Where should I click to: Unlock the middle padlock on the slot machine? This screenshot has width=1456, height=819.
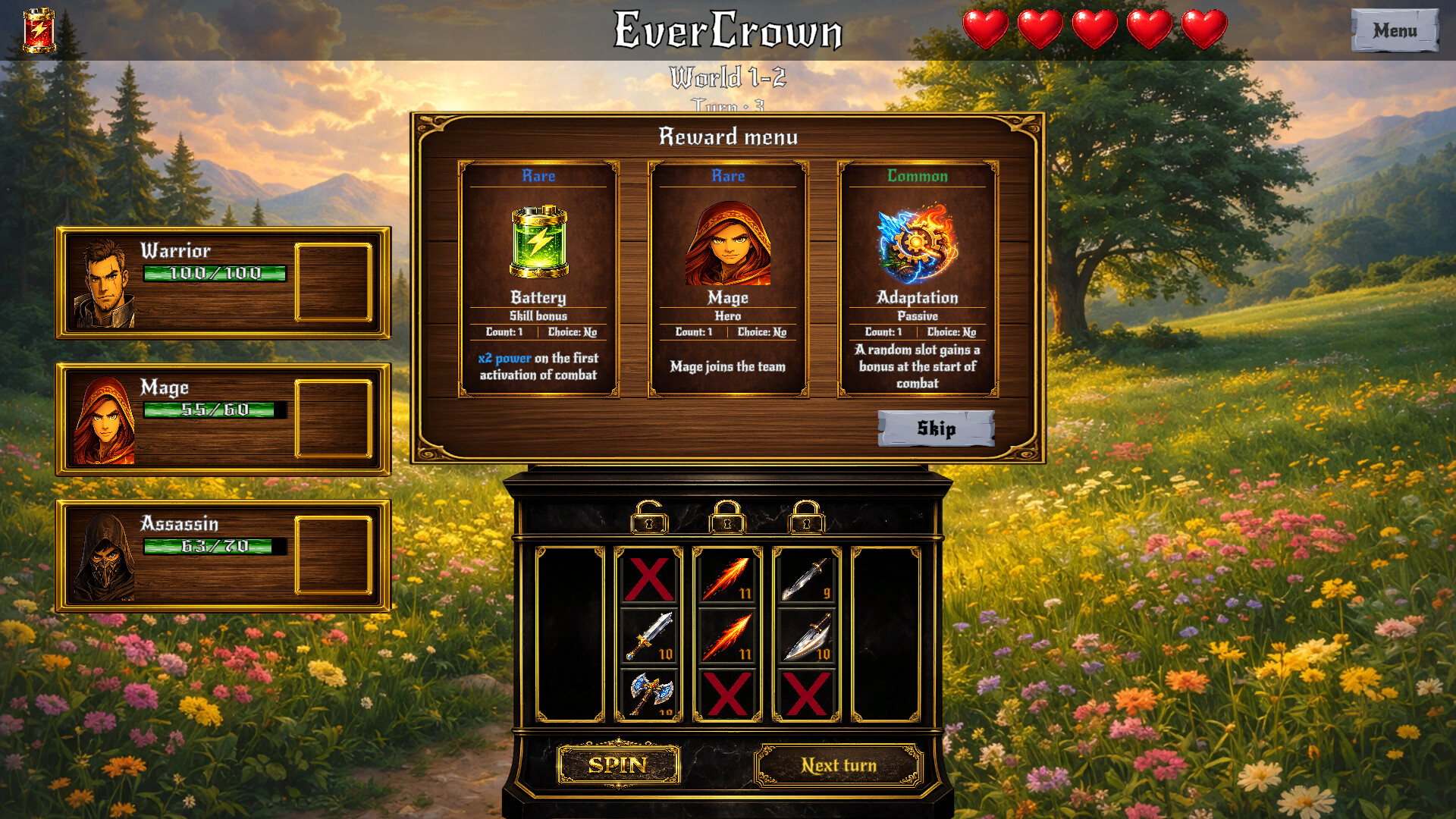tap(726, 519)
